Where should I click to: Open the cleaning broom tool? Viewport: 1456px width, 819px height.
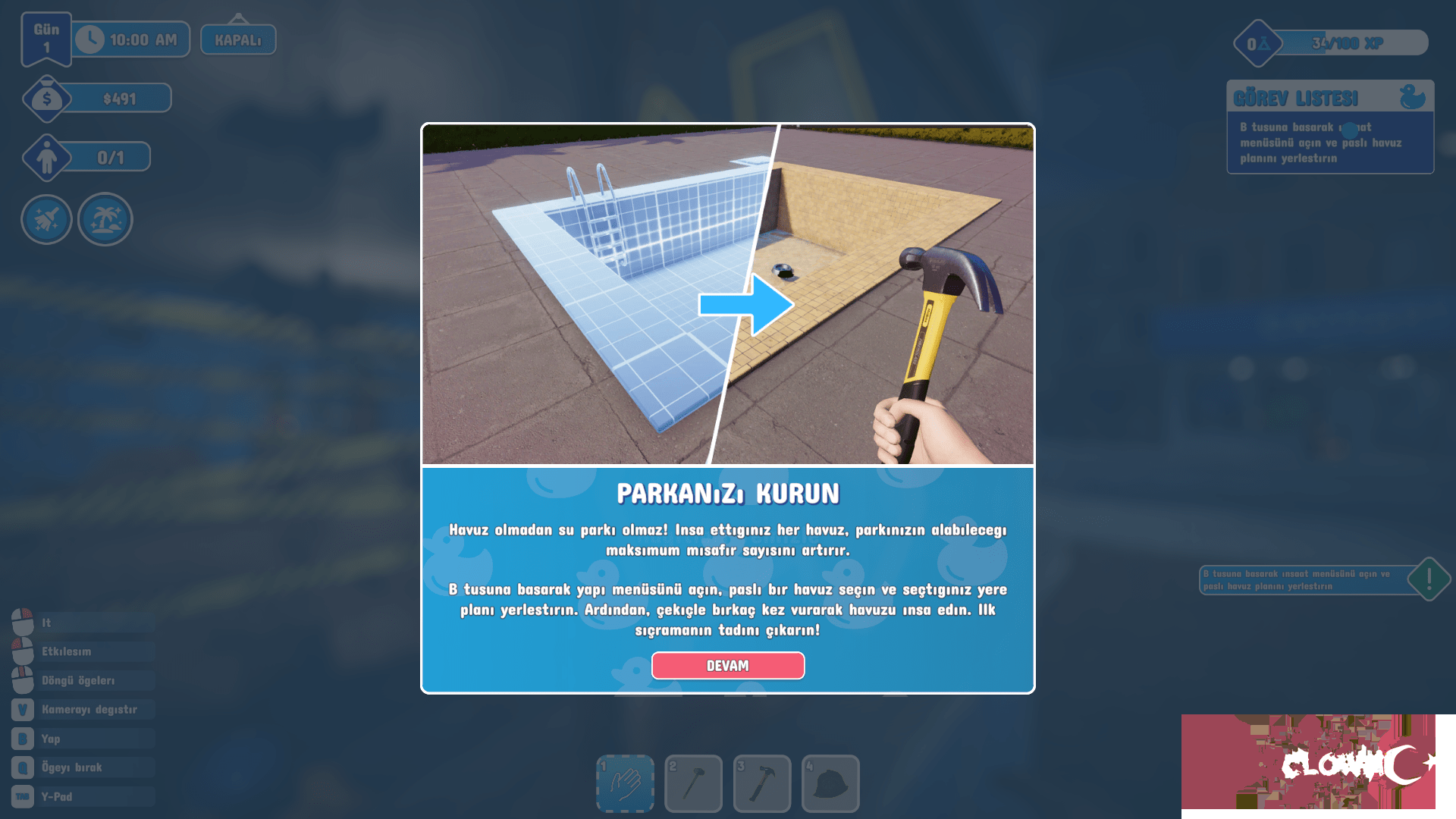click(46, 219)
